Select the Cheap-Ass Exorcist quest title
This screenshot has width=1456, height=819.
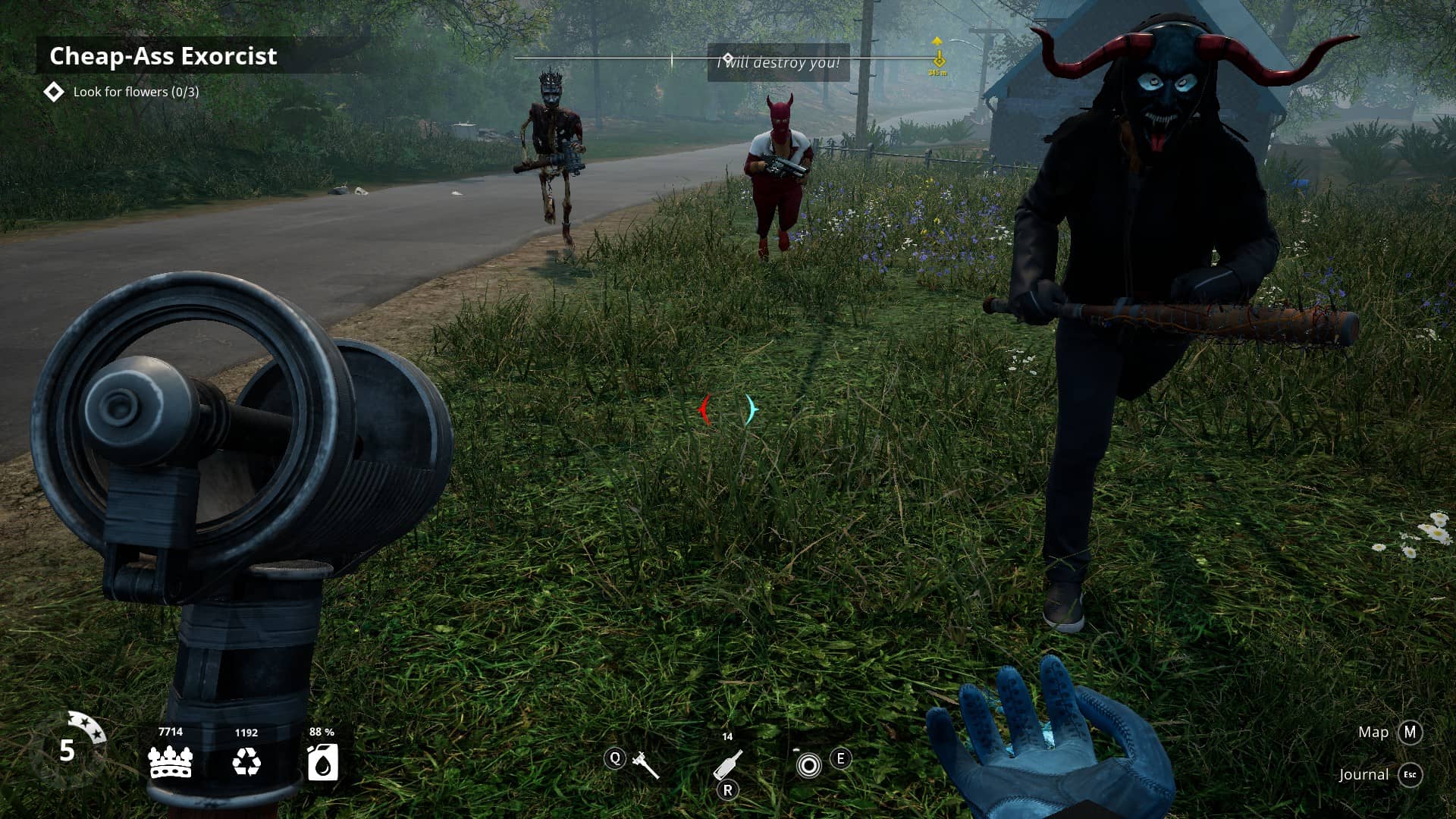click(x=163, y=56)
